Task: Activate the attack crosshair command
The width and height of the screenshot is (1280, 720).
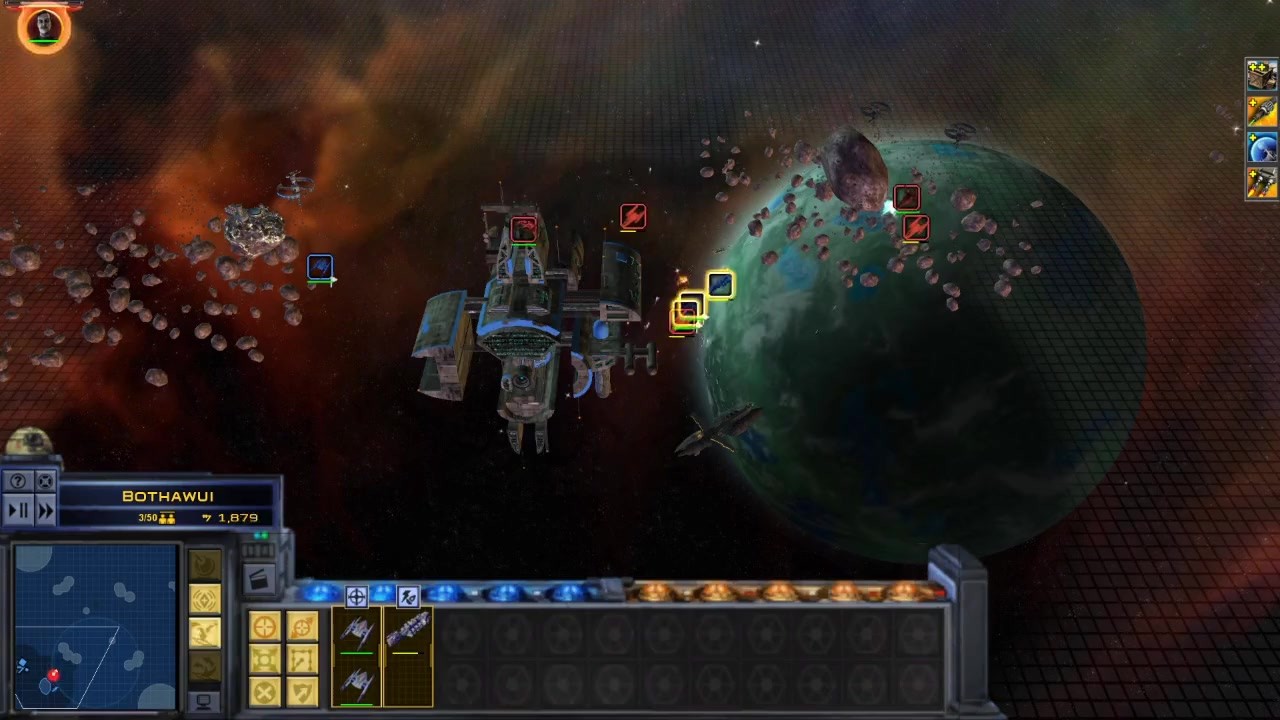Action: 265,627
